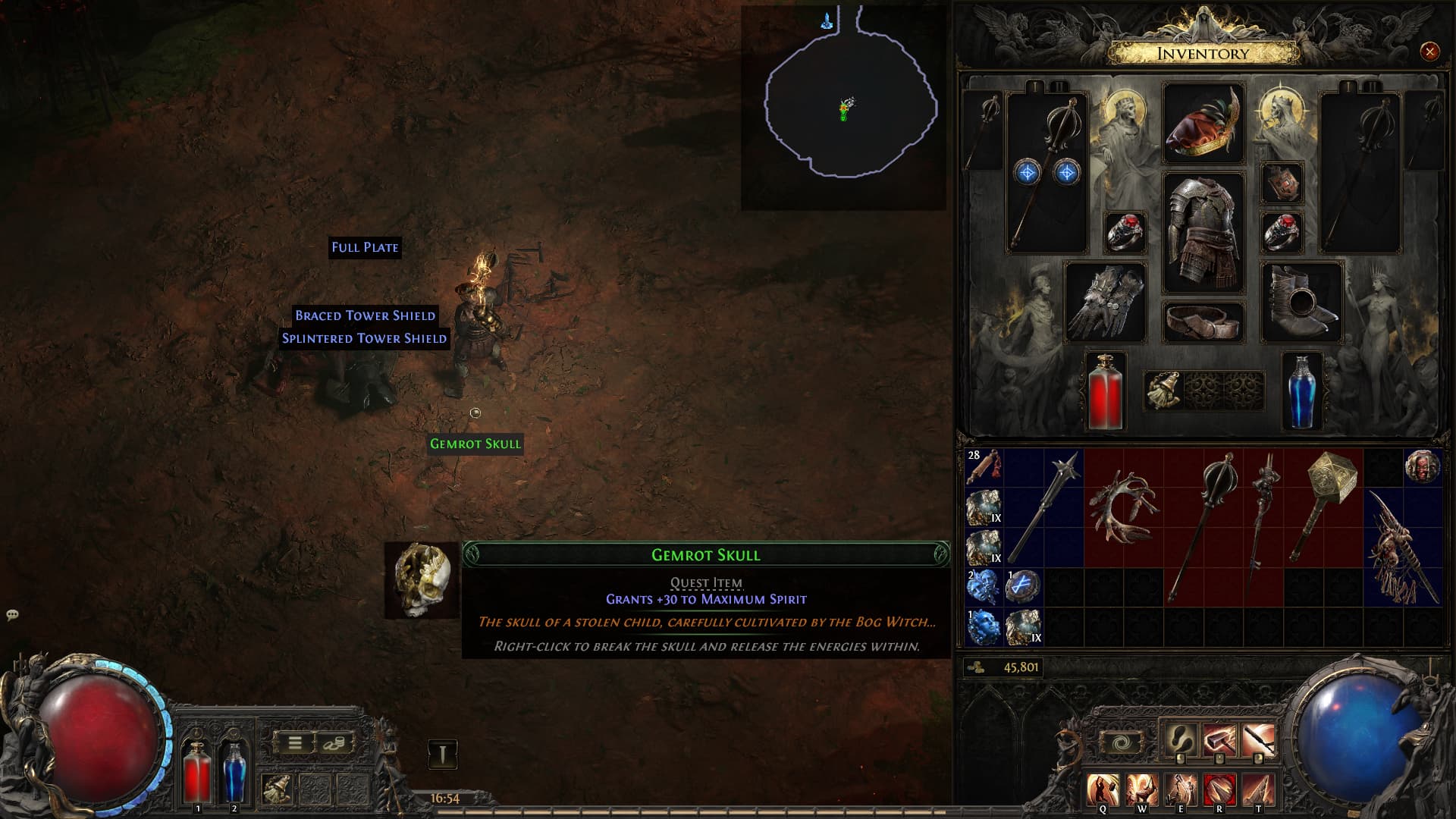Click the Gemrot Skull on the ground
Viewport: 1456px width, 819px height.
(x=475, y=445)
